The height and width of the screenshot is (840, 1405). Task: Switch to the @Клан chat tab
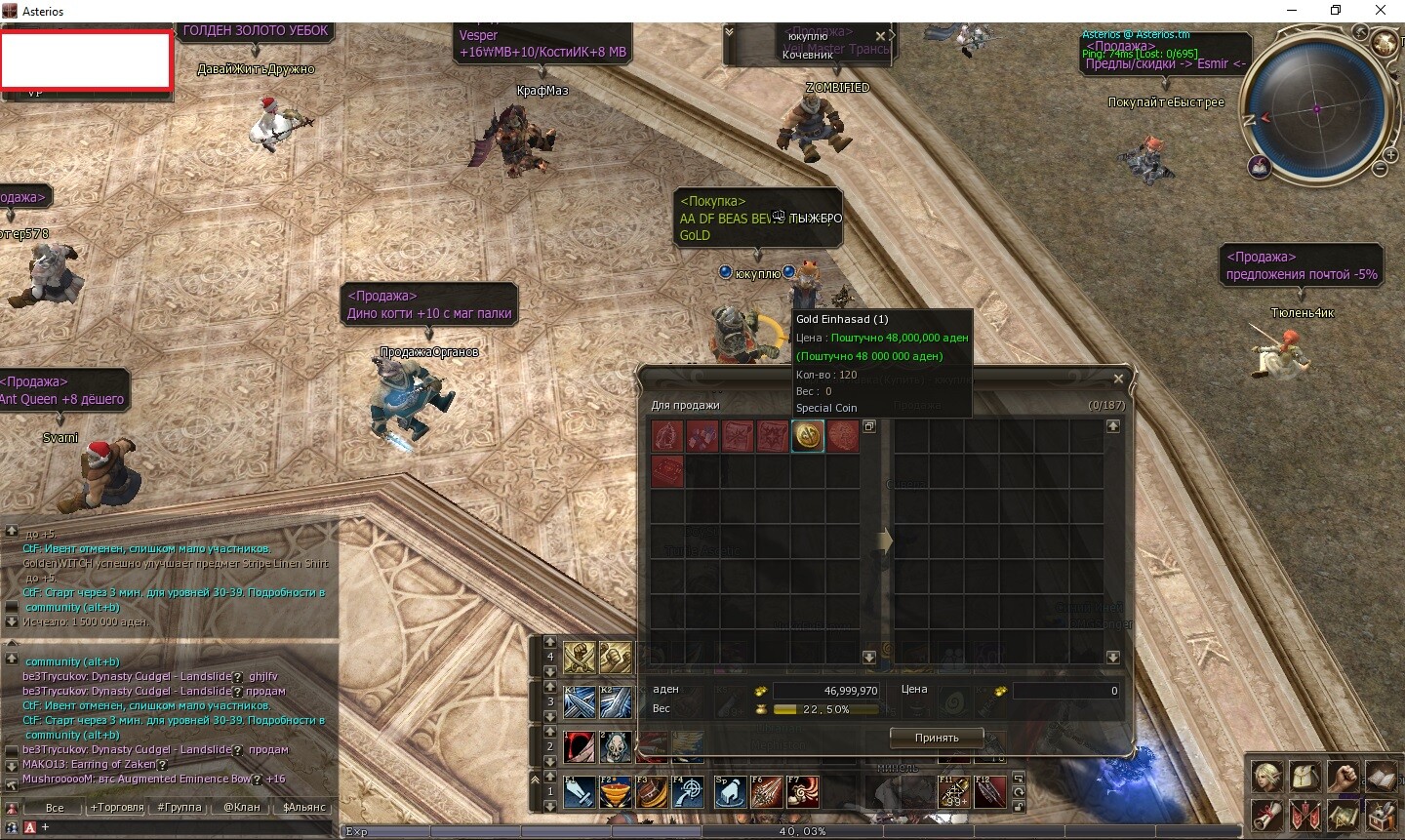tap(242, 808)
